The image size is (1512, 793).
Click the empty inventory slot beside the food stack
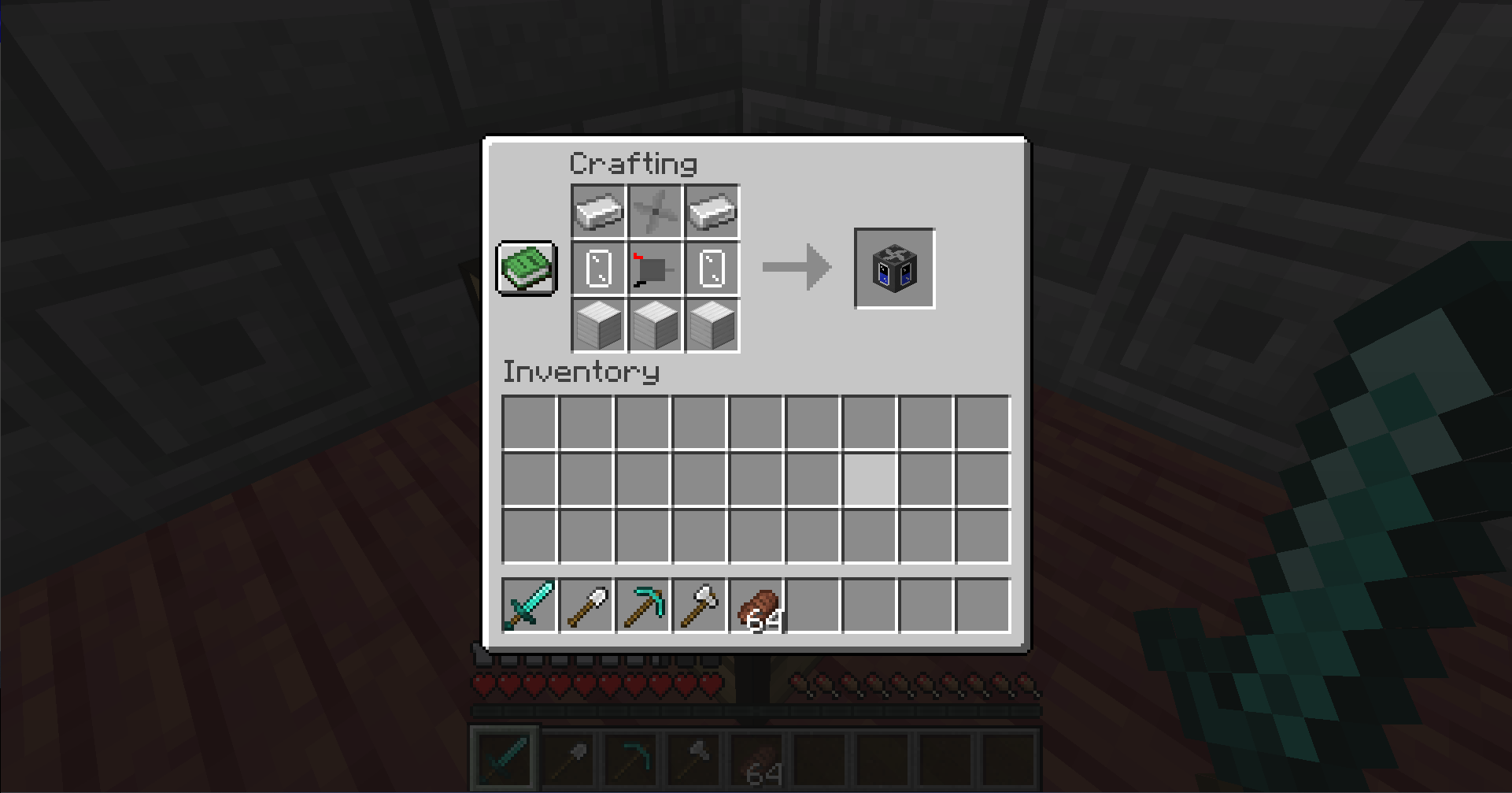coord(814,606)
